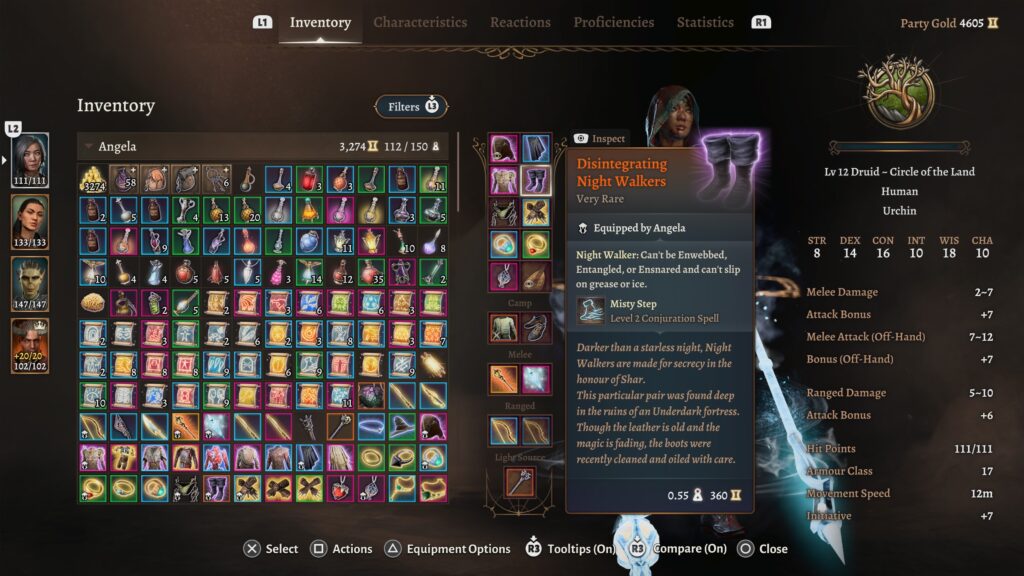Pick the melee main-hand staff slot
Screen dimensions: 1024x576
503,378
